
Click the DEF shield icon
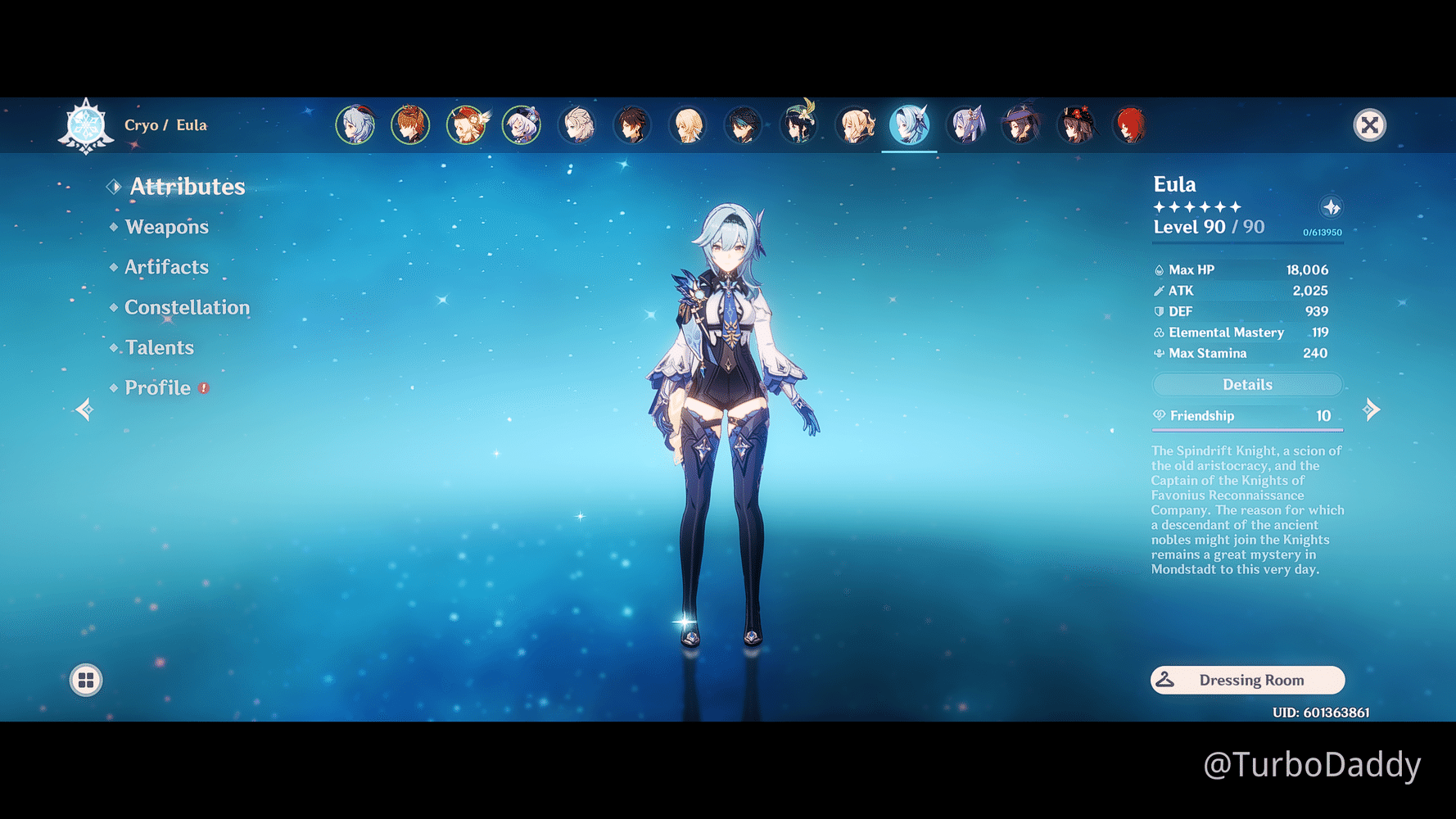[x=1158, y=311]
